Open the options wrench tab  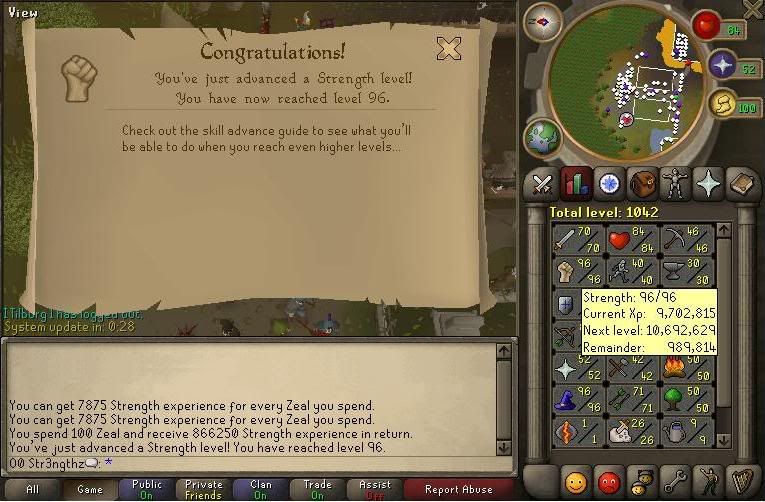pyautogui.click(x=676, y=481)
